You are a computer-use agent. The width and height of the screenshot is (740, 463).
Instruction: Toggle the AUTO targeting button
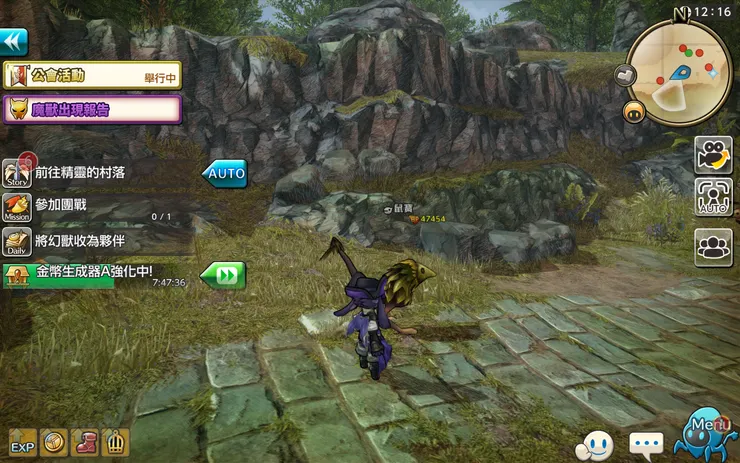(x=713, y=198)
